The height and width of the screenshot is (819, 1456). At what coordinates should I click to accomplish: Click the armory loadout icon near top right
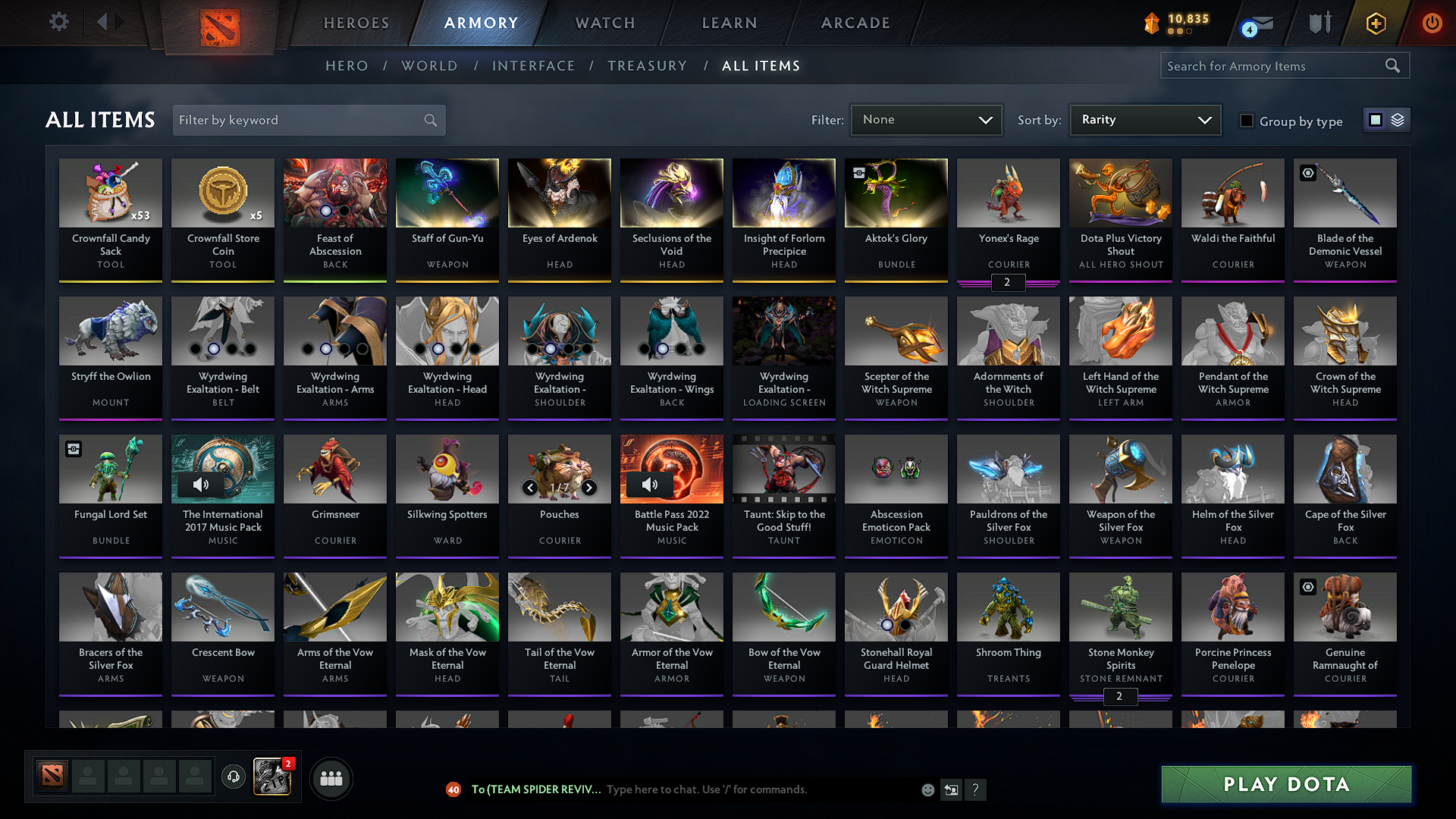1319,23
